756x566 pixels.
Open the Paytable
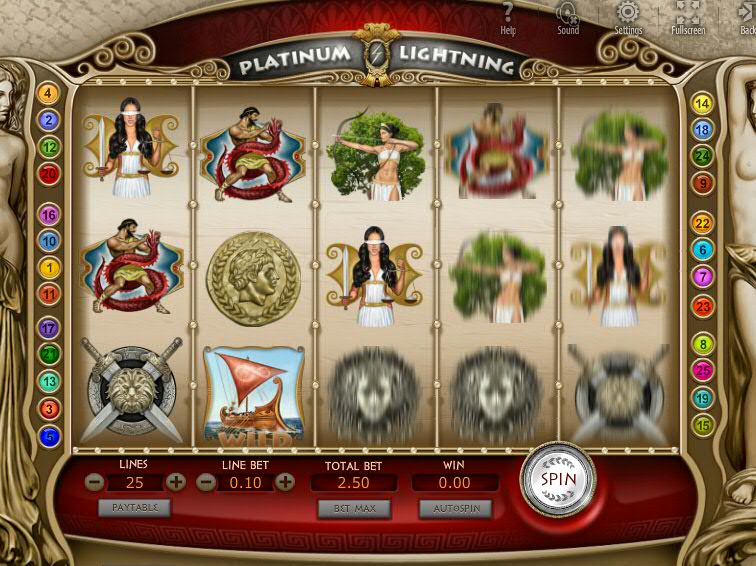[134, 507]
